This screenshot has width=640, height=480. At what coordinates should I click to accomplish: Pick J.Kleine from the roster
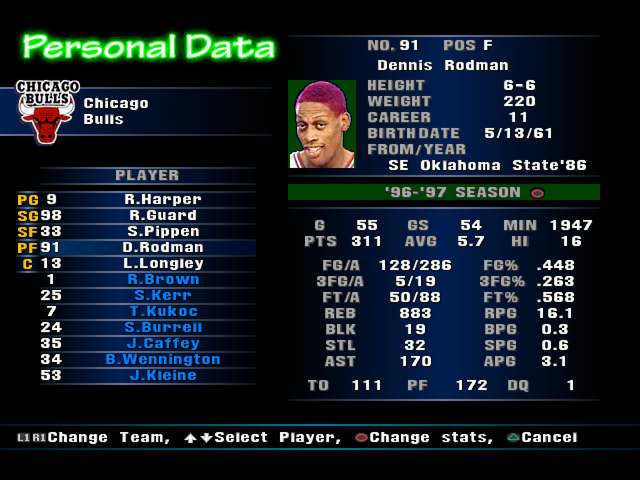(162, 375)
